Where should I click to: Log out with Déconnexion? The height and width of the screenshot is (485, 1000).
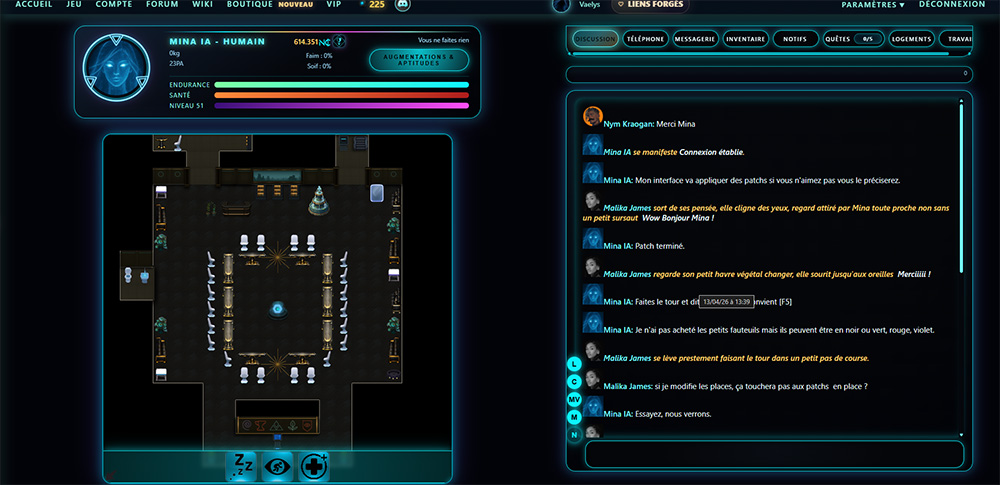coord(951,5)
